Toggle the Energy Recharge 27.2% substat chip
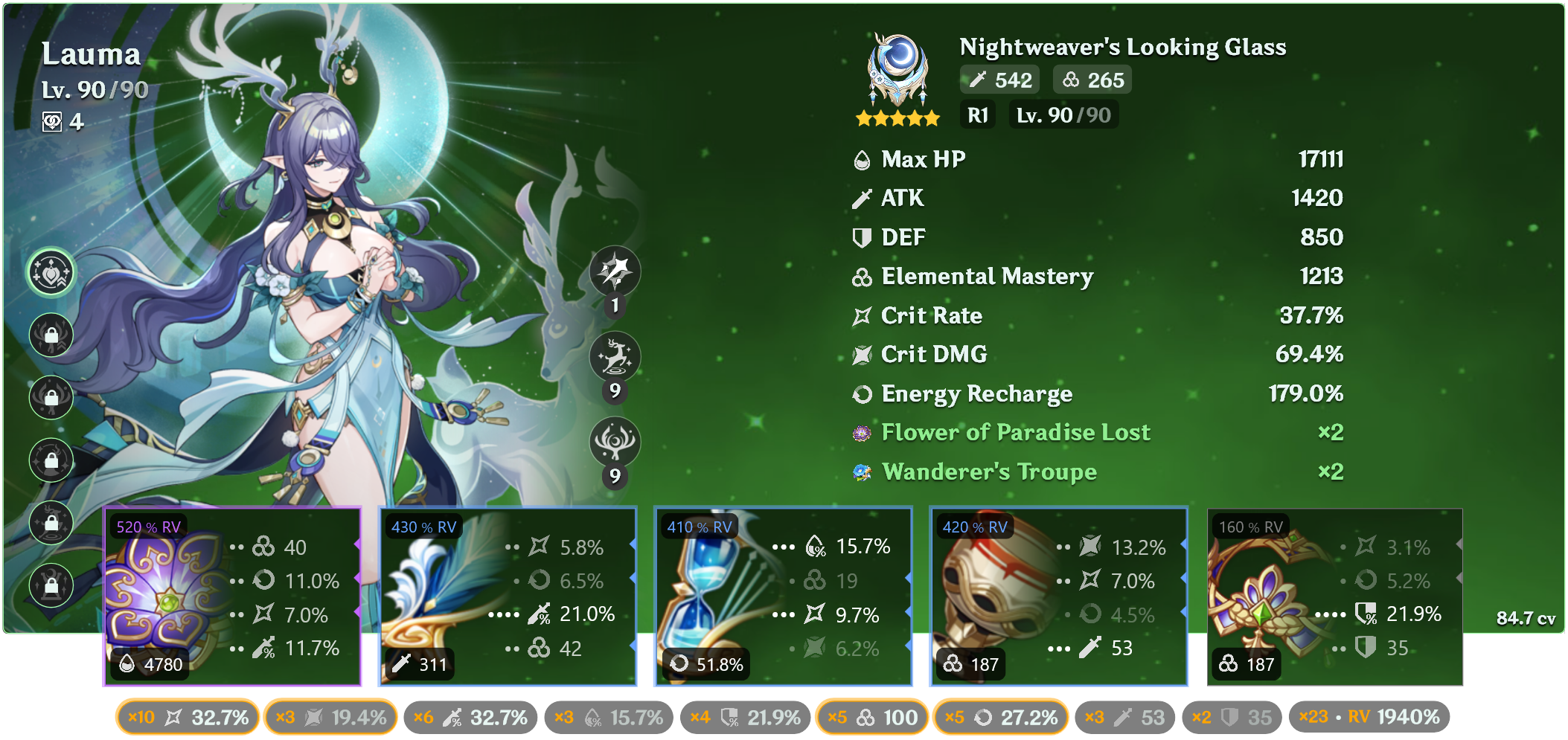Image resolution: width=1568 pixels, height=740 pixels. [1000, 718]
